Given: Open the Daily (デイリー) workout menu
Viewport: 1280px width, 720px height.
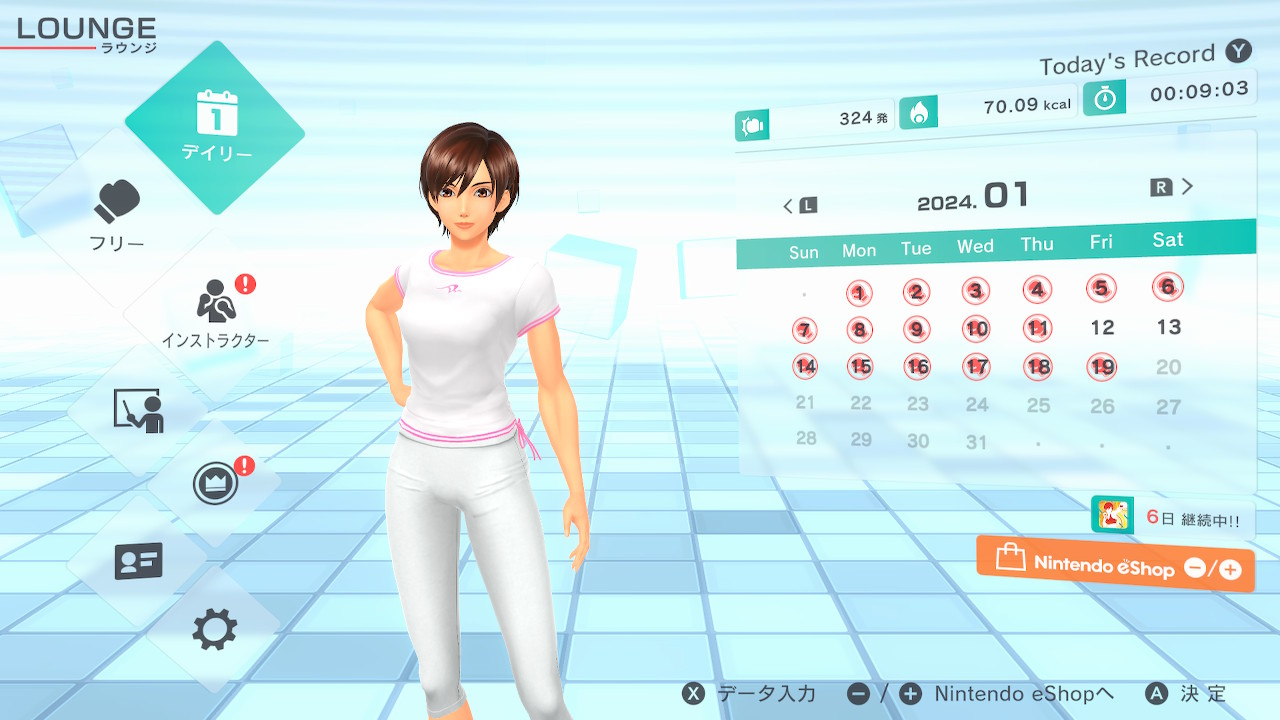Looking at the screenshot, I should click(x=215, y=128).
